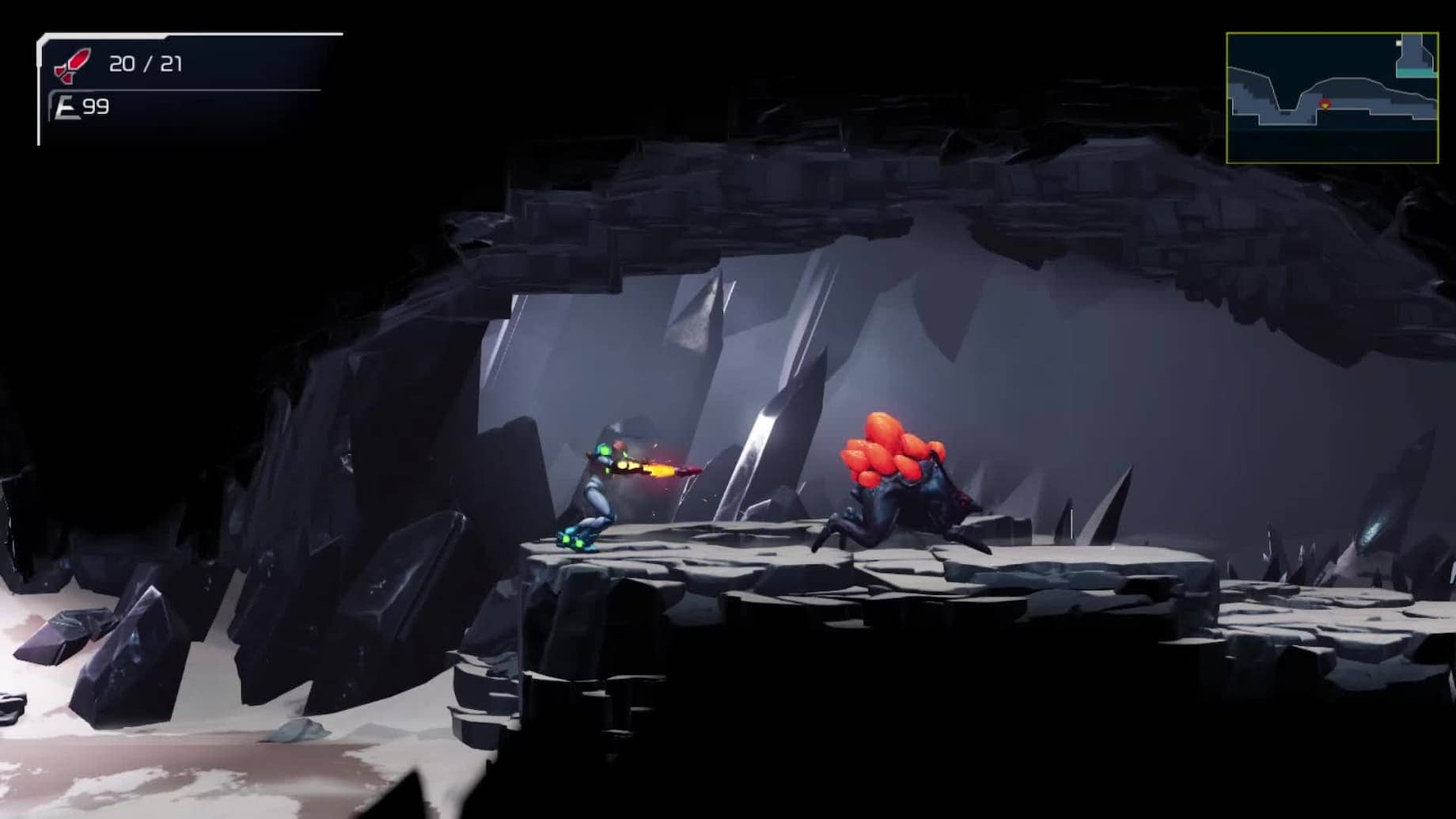Click the glowing green visor on Samus
The image size is (1456, 819).
605,451
